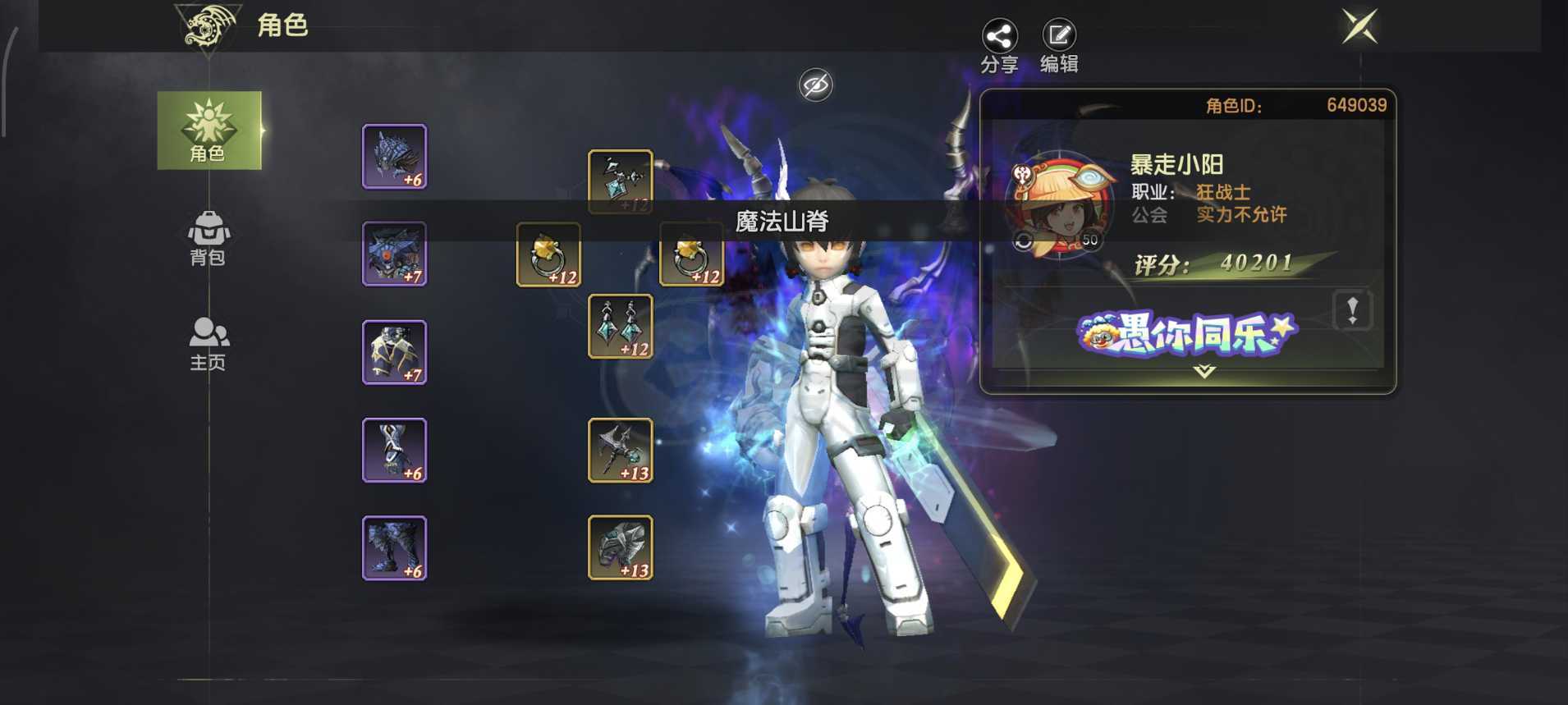Select the +6 dragon helmet equipment slot
This screenshot has height=705, width=1568.
click(393, 157)
